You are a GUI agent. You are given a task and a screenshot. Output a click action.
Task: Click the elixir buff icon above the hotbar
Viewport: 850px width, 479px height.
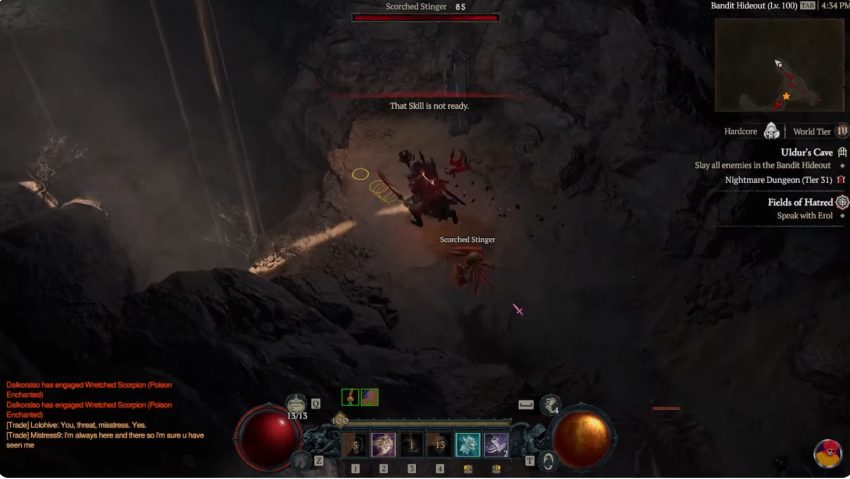(350, 397)
